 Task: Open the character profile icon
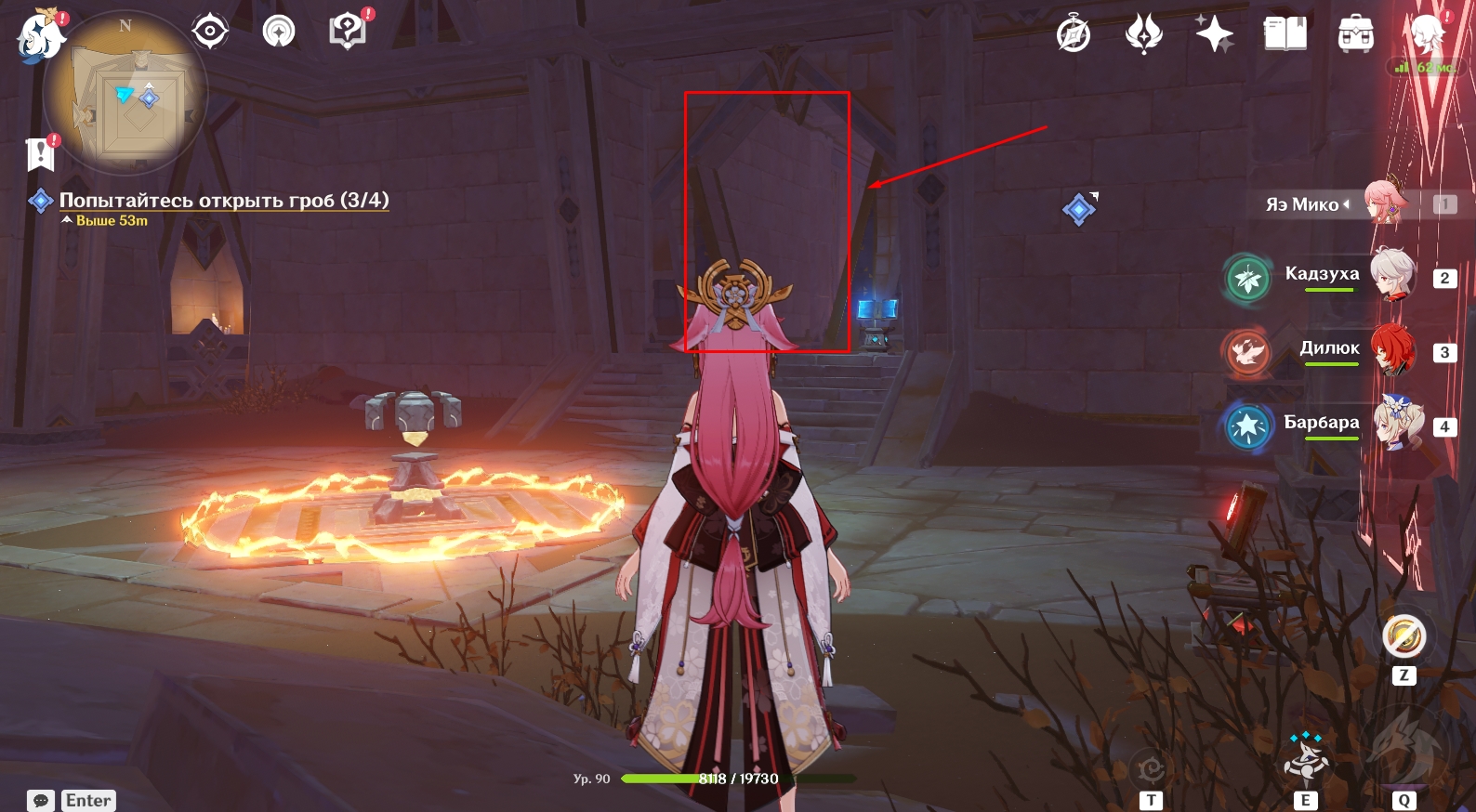point(1427,34)
